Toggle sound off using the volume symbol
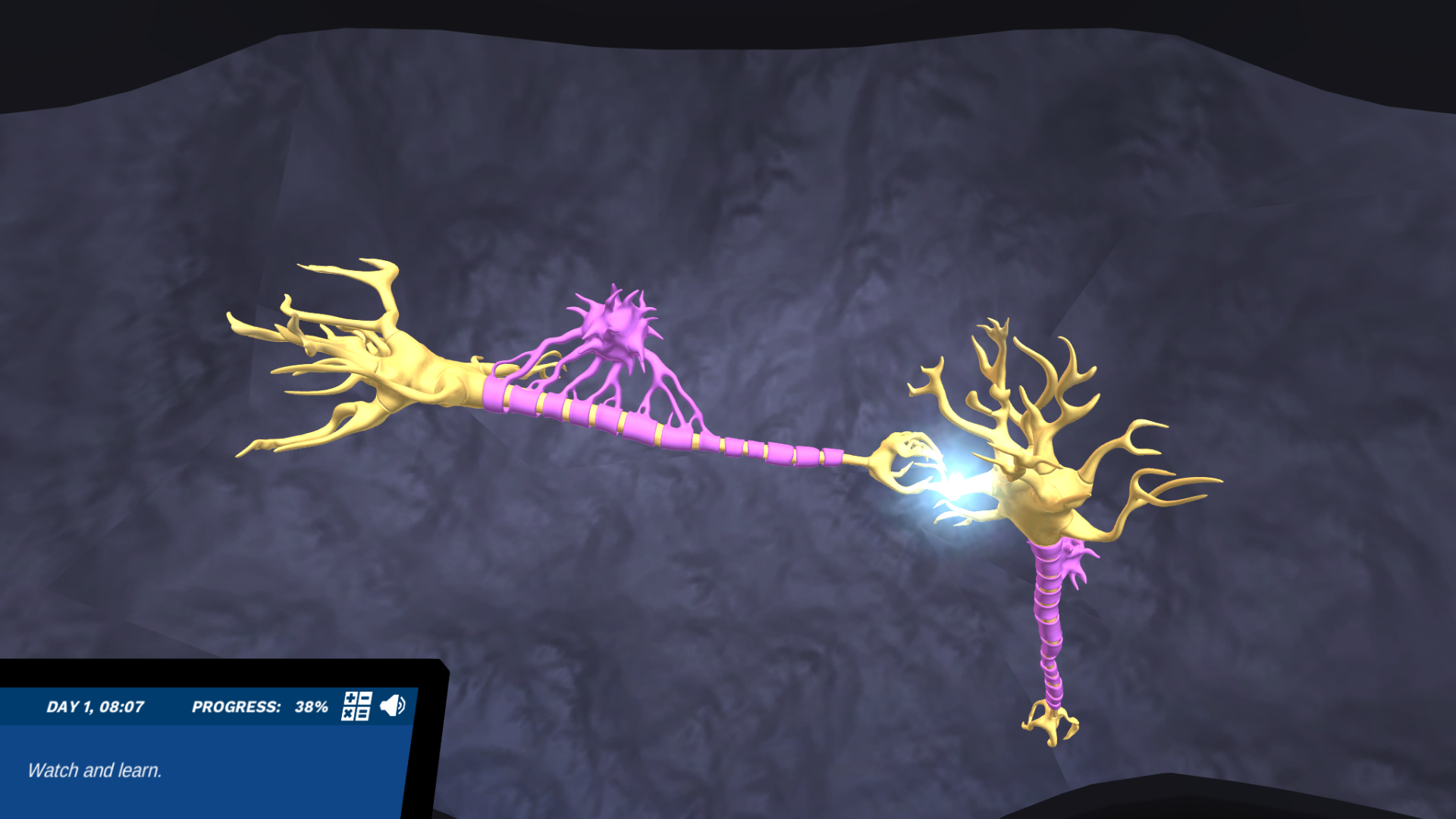The width and height of the screenshot is (1456, 819). tap(392, 705)
